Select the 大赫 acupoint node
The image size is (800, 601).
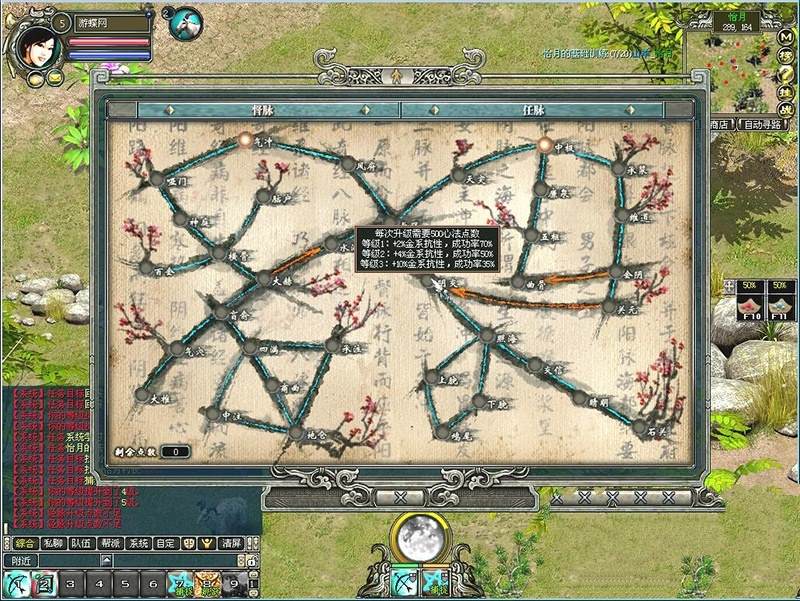click(263, 279)
